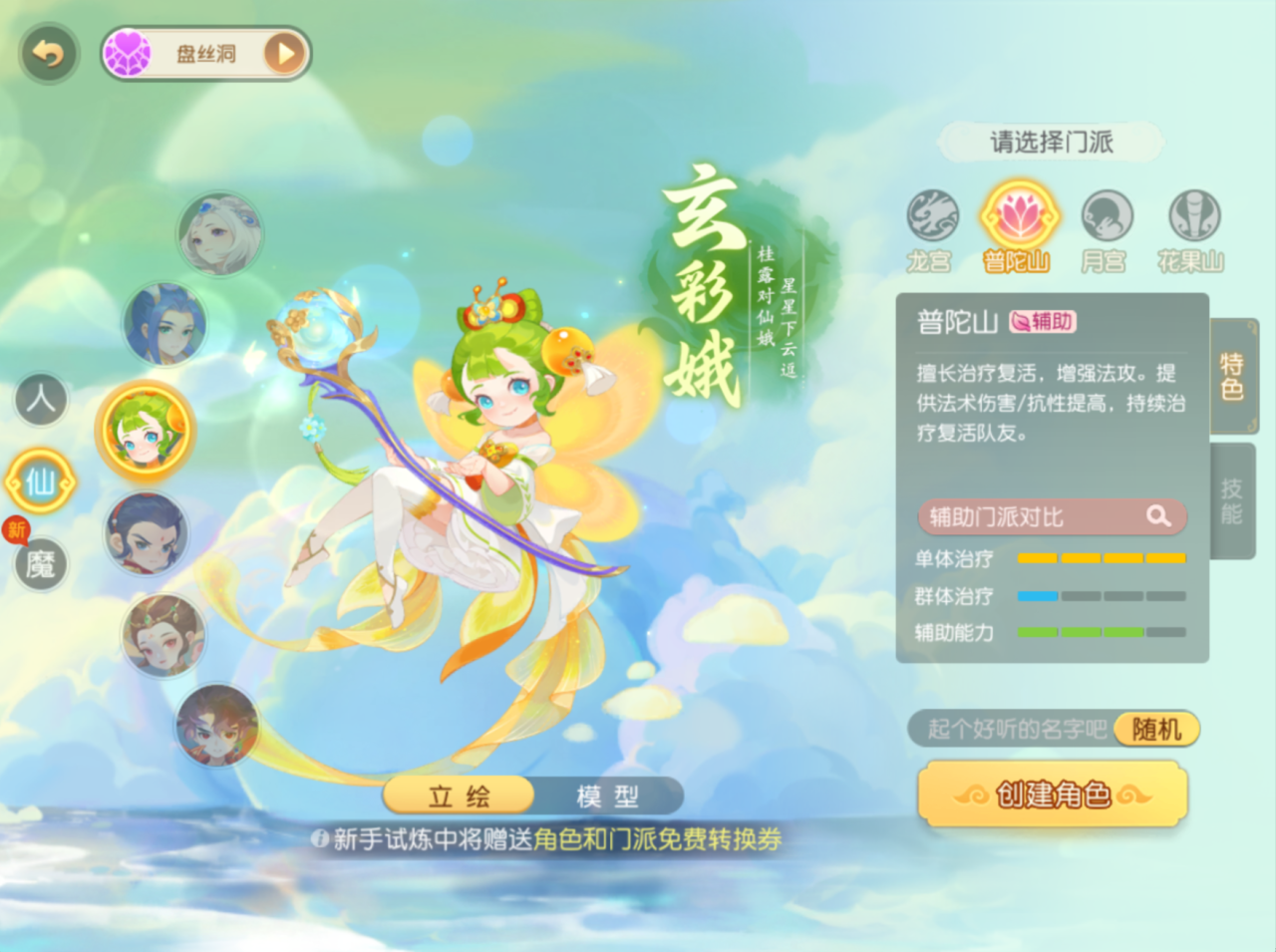Image resolution: width=1276 pixels, height=952 pixels.
Task: Click 随机 to generate a random name
Action: [x=1157, y=729]
